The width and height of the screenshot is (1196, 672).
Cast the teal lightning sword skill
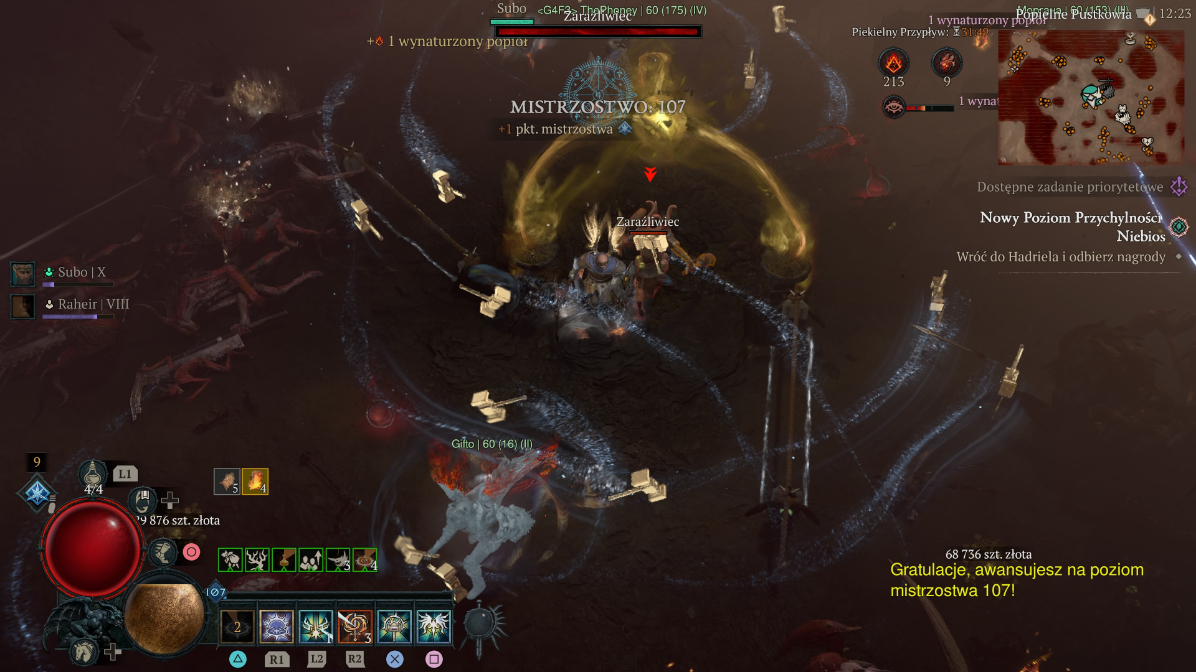coord(316,627)
